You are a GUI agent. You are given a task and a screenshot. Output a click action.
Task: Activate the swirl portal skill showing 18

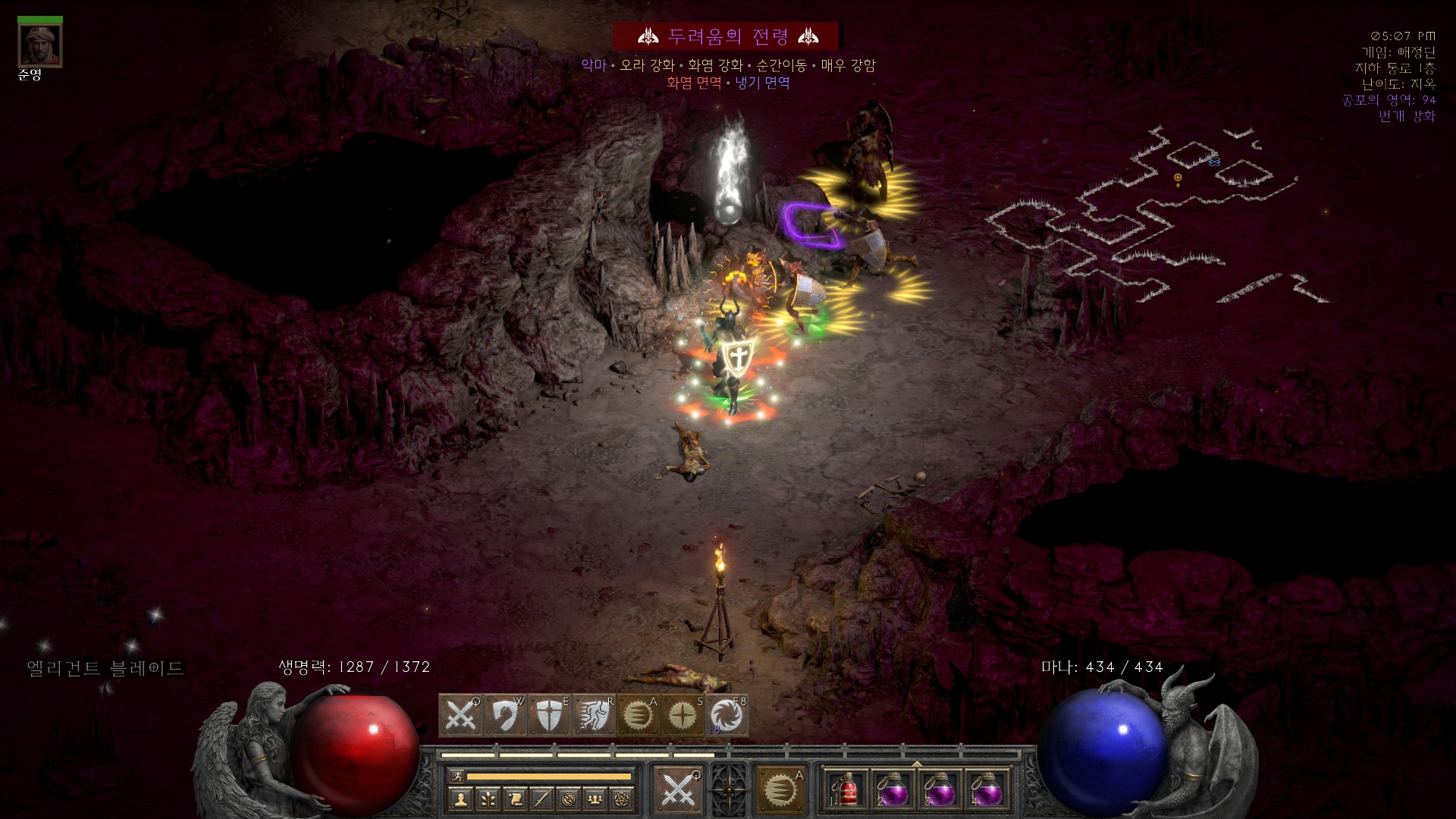[x=726, y=715]
